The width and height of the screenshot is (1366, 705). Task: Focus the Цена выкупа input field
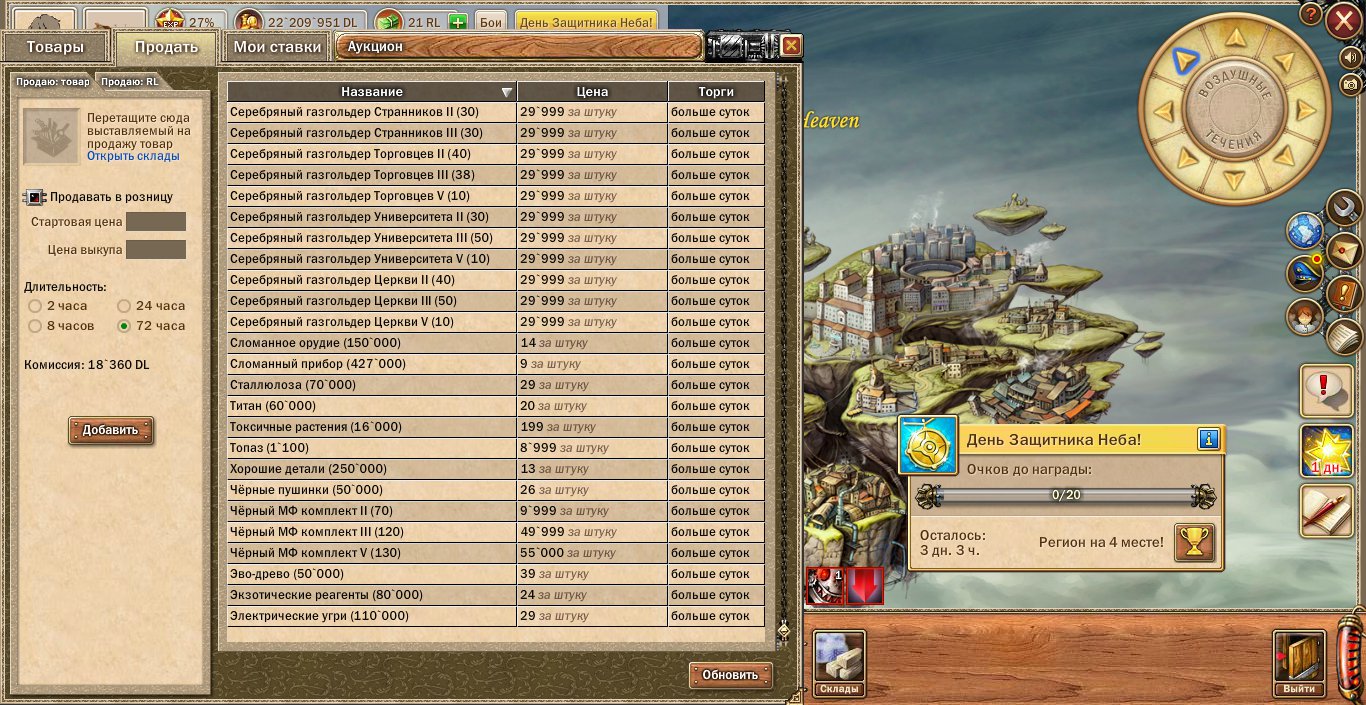[155, 249]
